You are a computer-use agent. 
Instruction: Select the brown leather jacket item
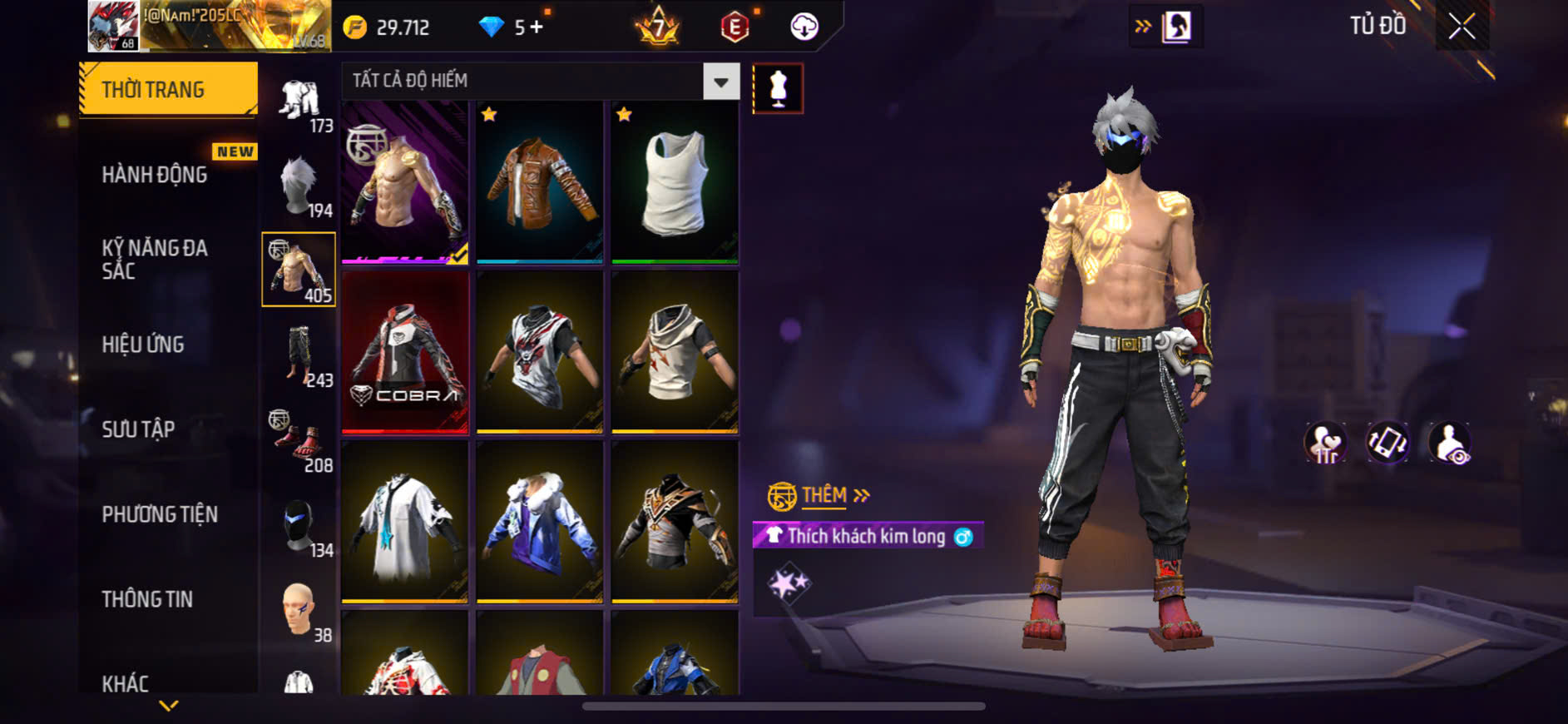[x=539, y=182]
